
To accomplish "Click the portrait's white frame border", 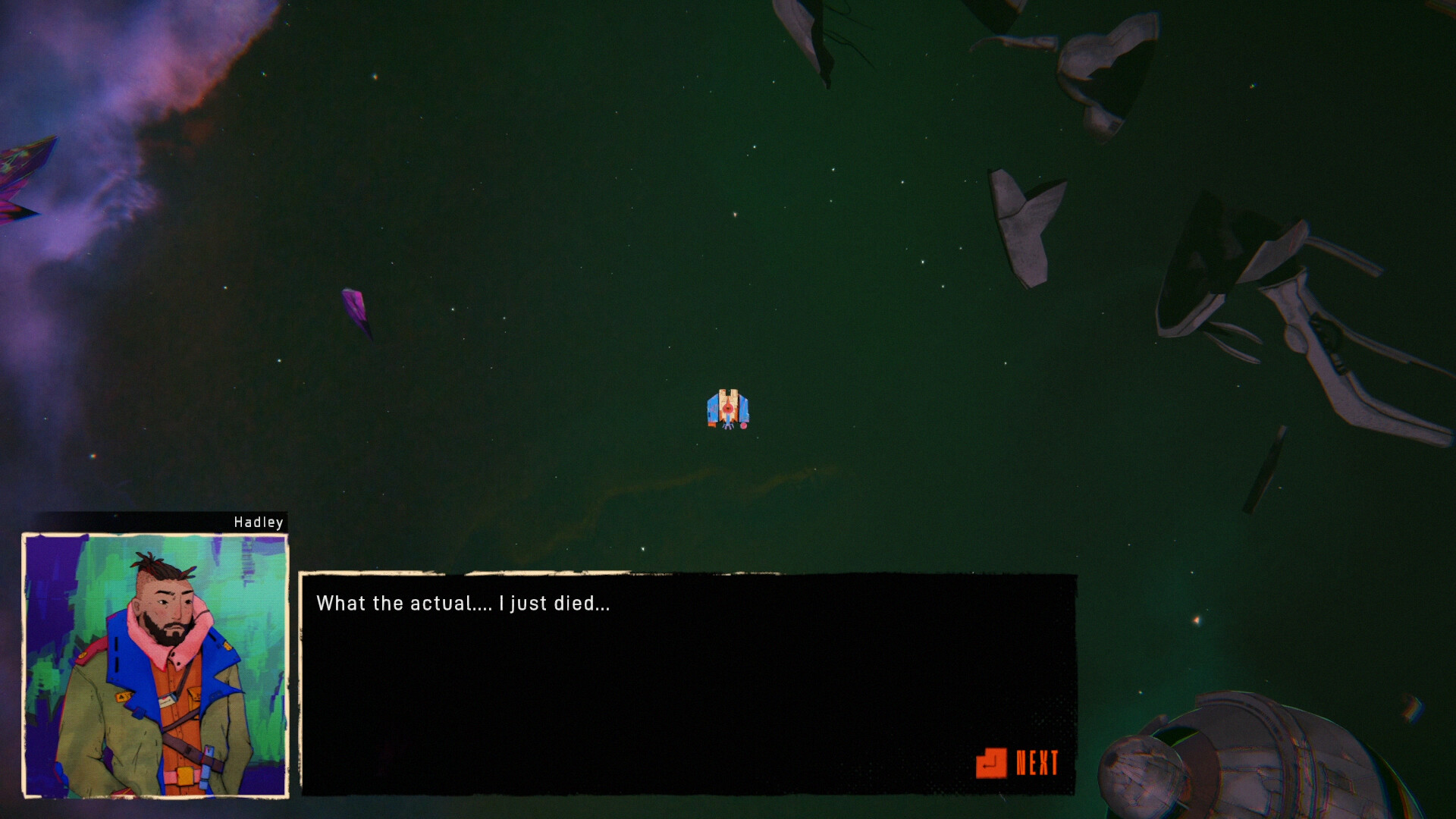I will coord(152,536).
